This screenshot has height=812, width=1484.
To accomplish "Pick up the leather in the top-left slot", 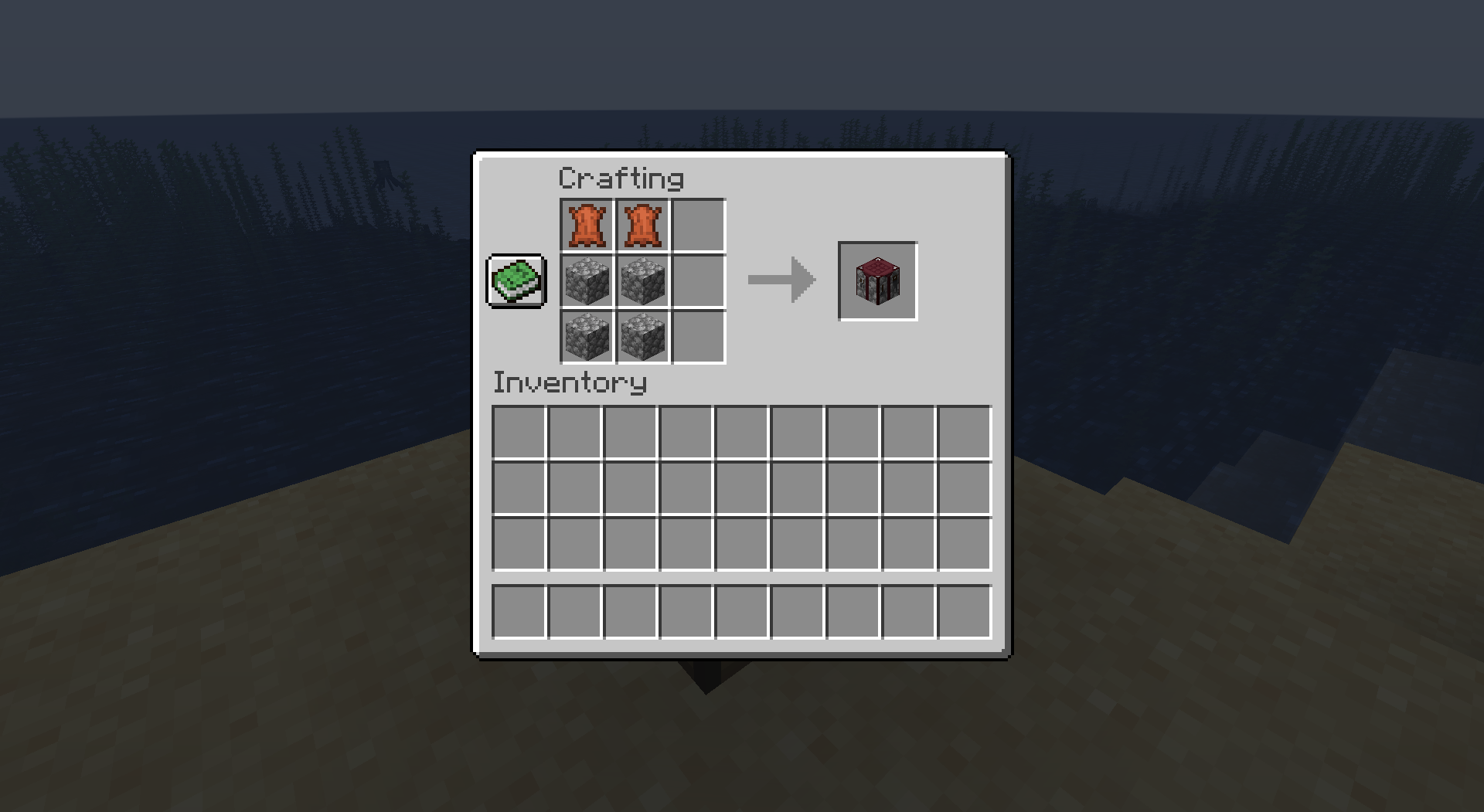I will click(587, 226).
